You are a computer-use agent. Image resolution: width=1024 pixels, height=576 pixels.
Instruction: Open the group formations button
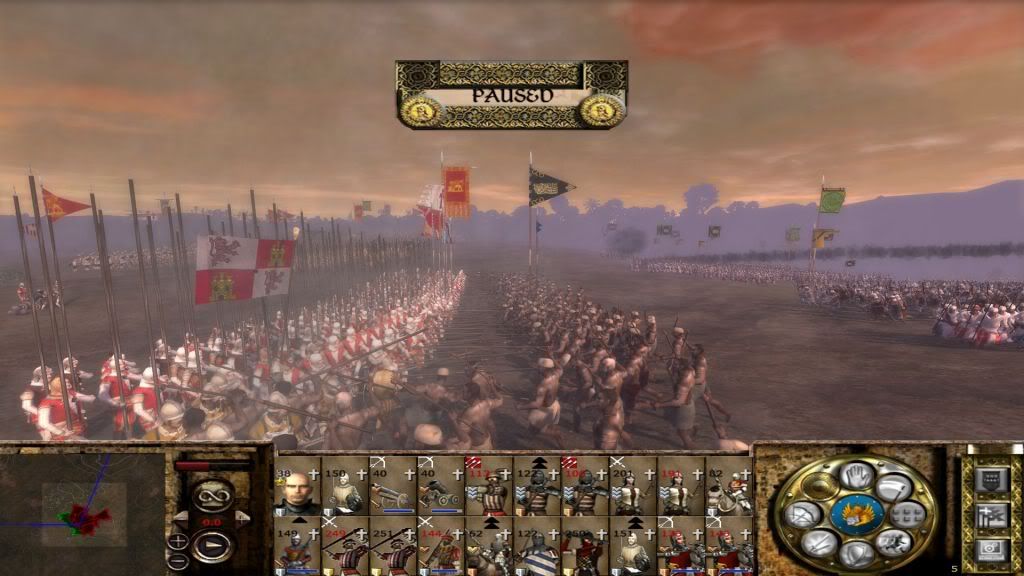[x=908, y=516]
